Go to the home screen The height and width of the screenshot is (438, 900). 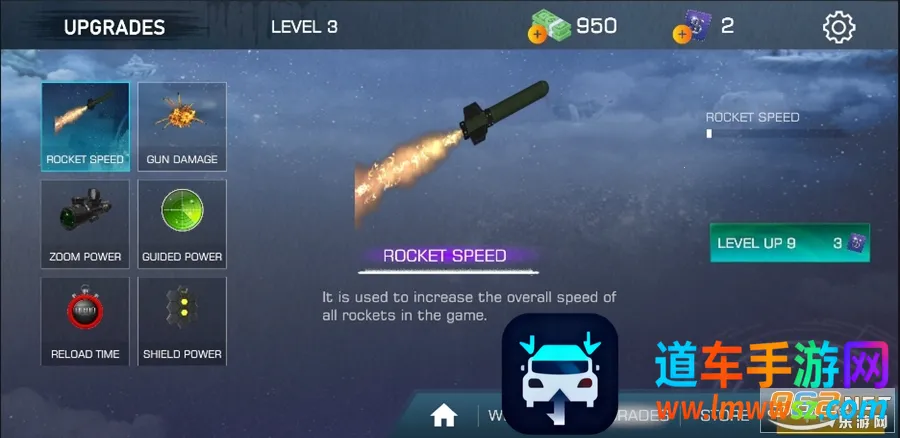444,414
